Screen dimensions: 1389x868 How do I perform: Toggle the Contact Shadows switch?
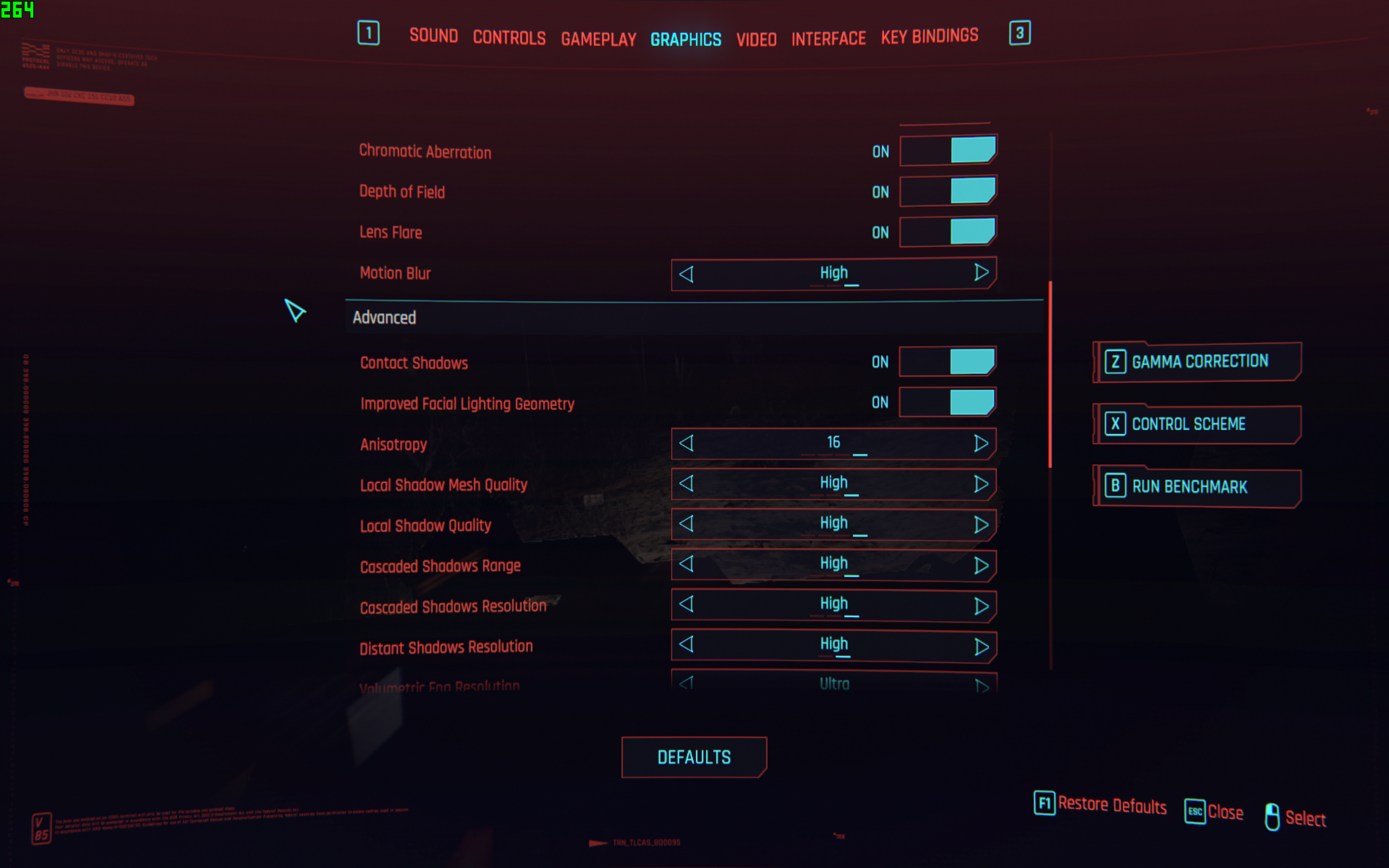coord(947,362)
